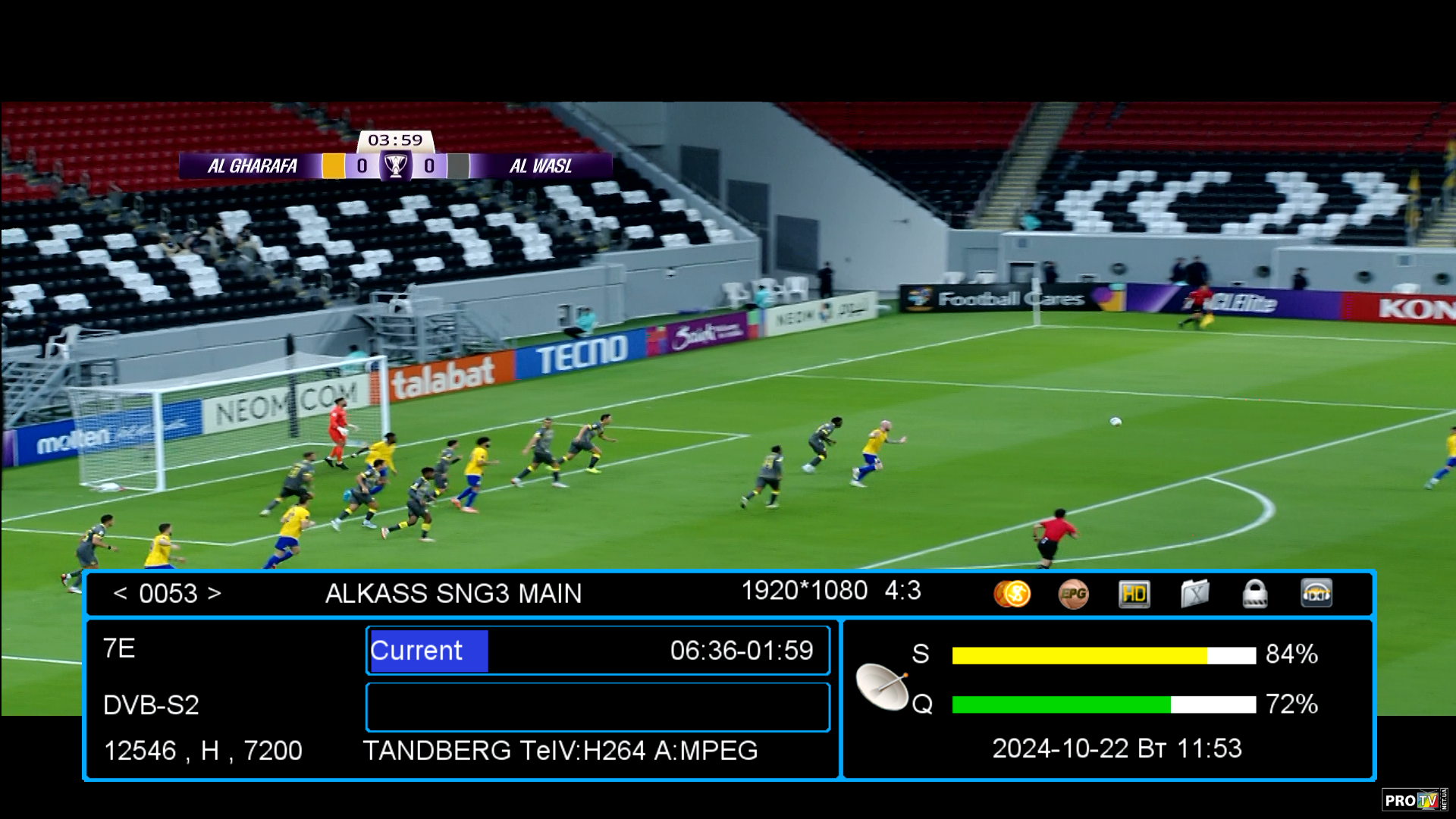The height and width of the screenshot is (819, 1456).
Task: Open the EPG program guide icon
Action: click(x=1073, y=594)
